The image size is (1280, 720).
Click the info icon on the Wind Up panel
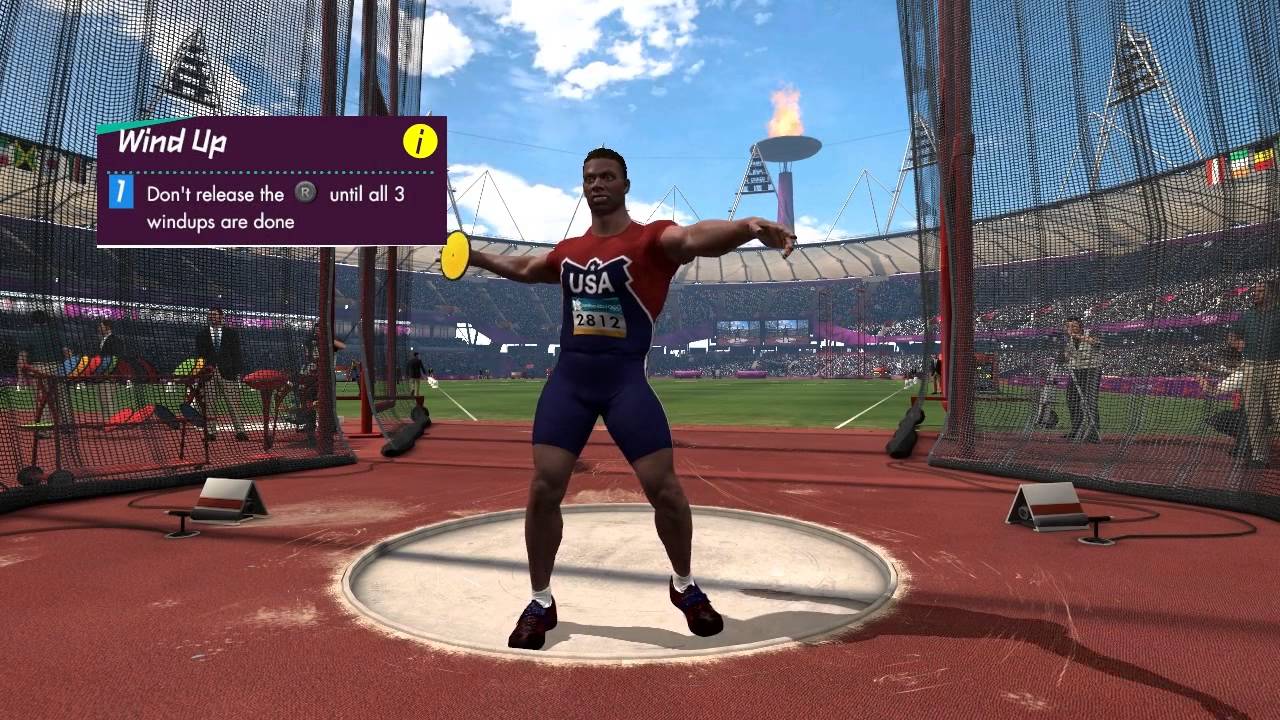click(x=418, y=142)
